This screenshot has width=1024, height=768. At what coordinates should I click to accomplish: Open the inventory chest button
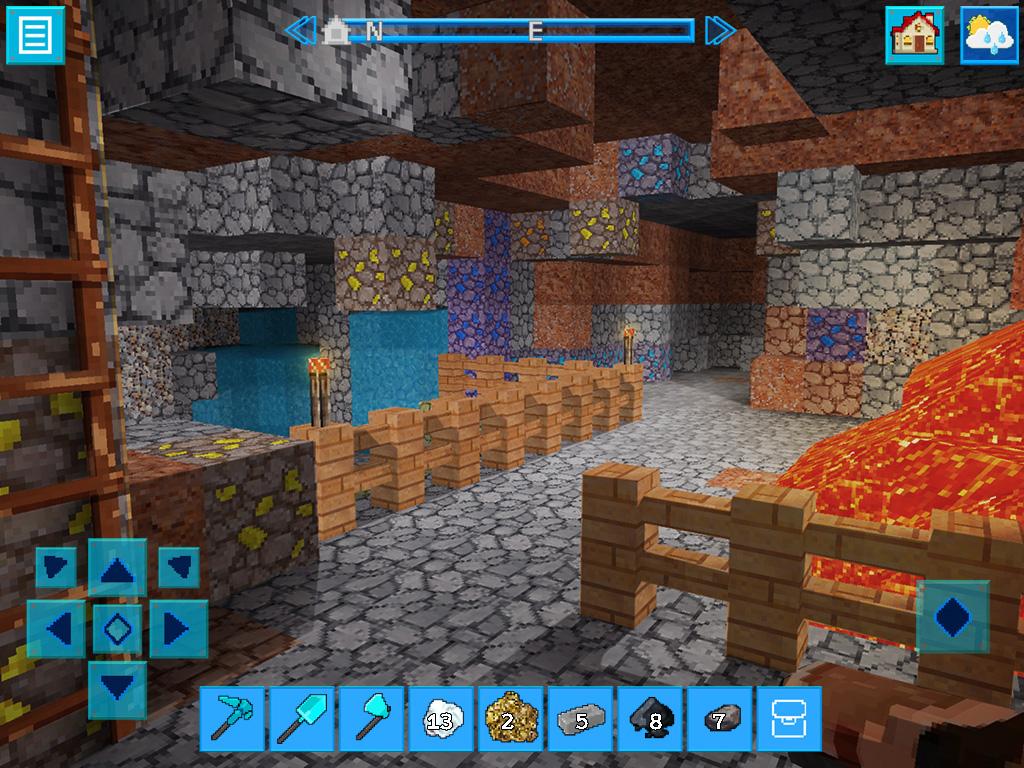788,718
